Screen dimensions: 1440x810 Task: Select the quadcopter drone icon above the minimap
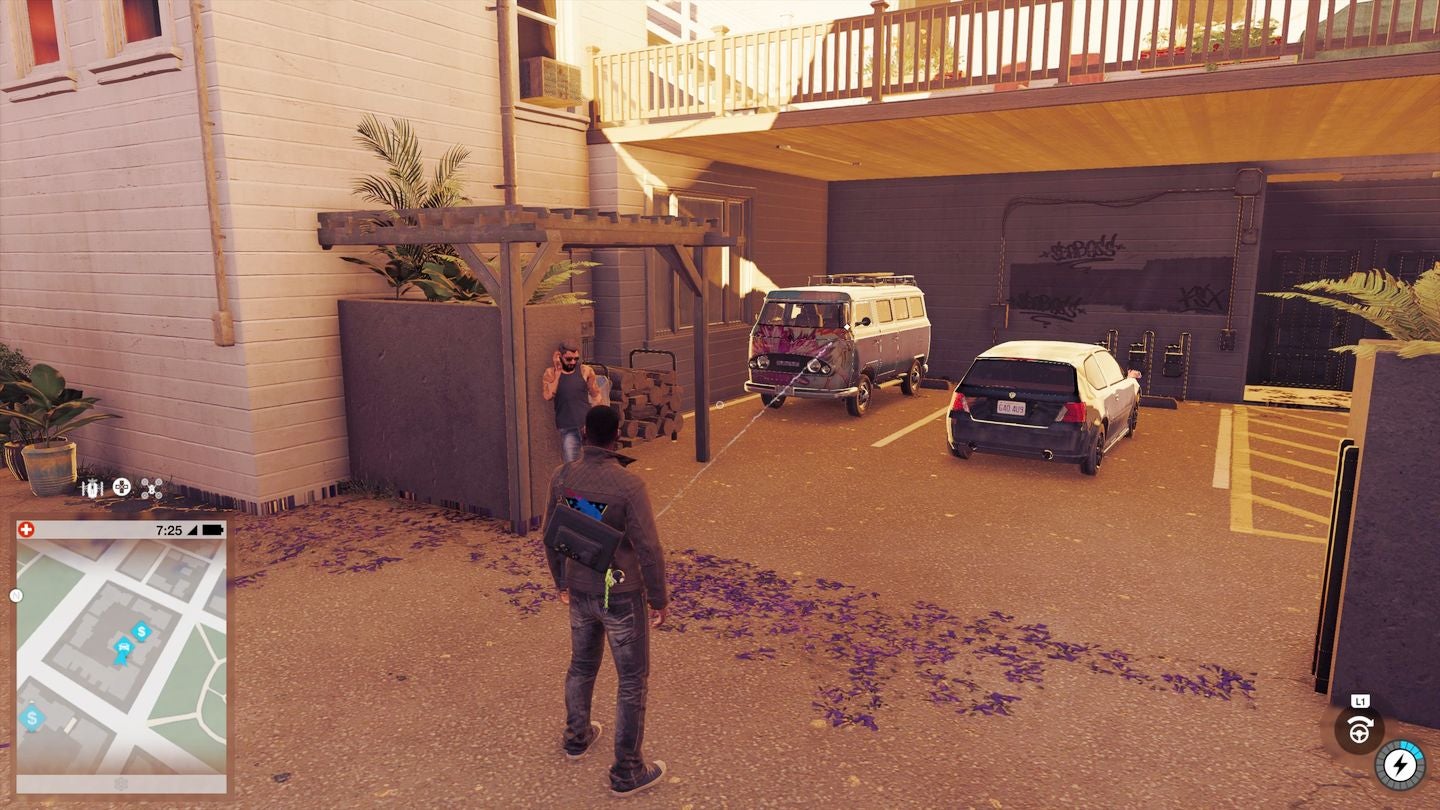point(151,488)
